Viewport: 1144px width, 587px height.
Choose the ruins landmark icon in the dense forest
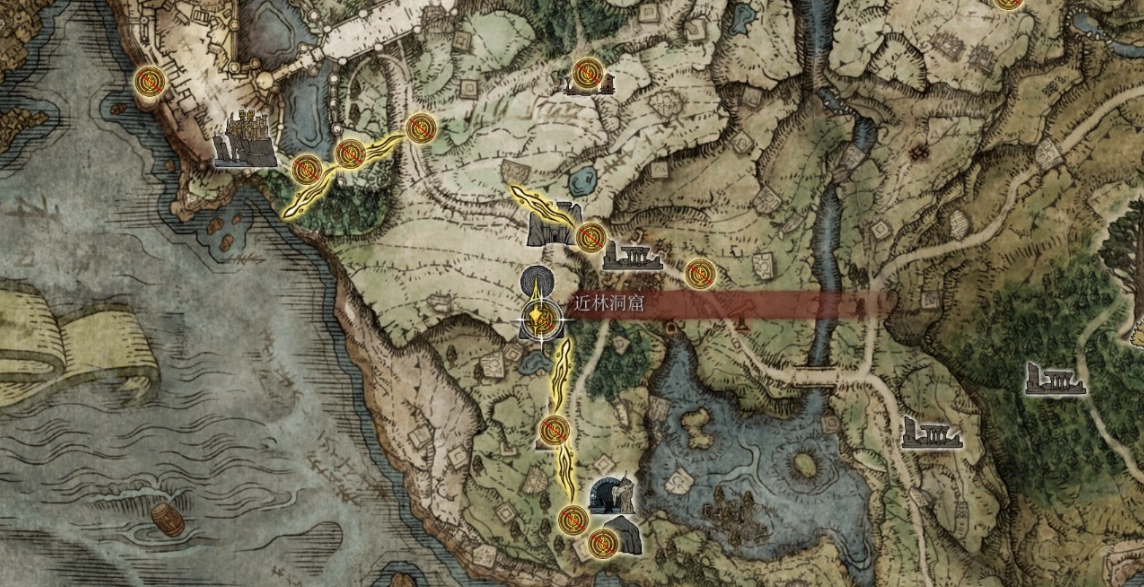click(x=1056, y=378)
